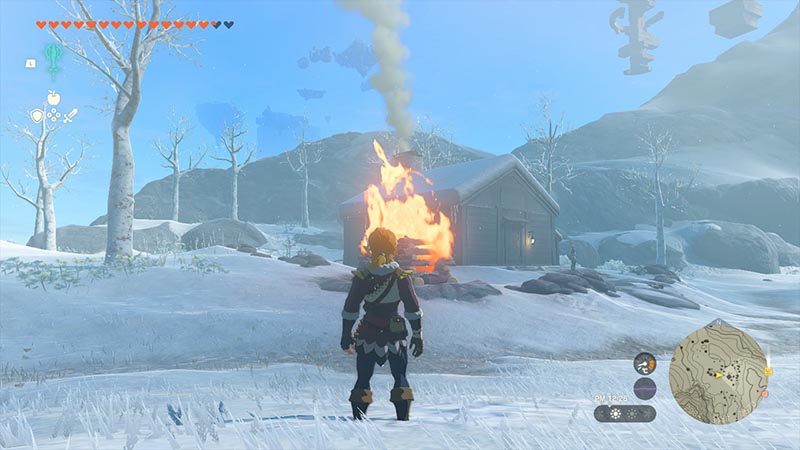The width and height of the screenshot is (800, 450).
Task: Open the apple materials quick slot
Action: 53,98
